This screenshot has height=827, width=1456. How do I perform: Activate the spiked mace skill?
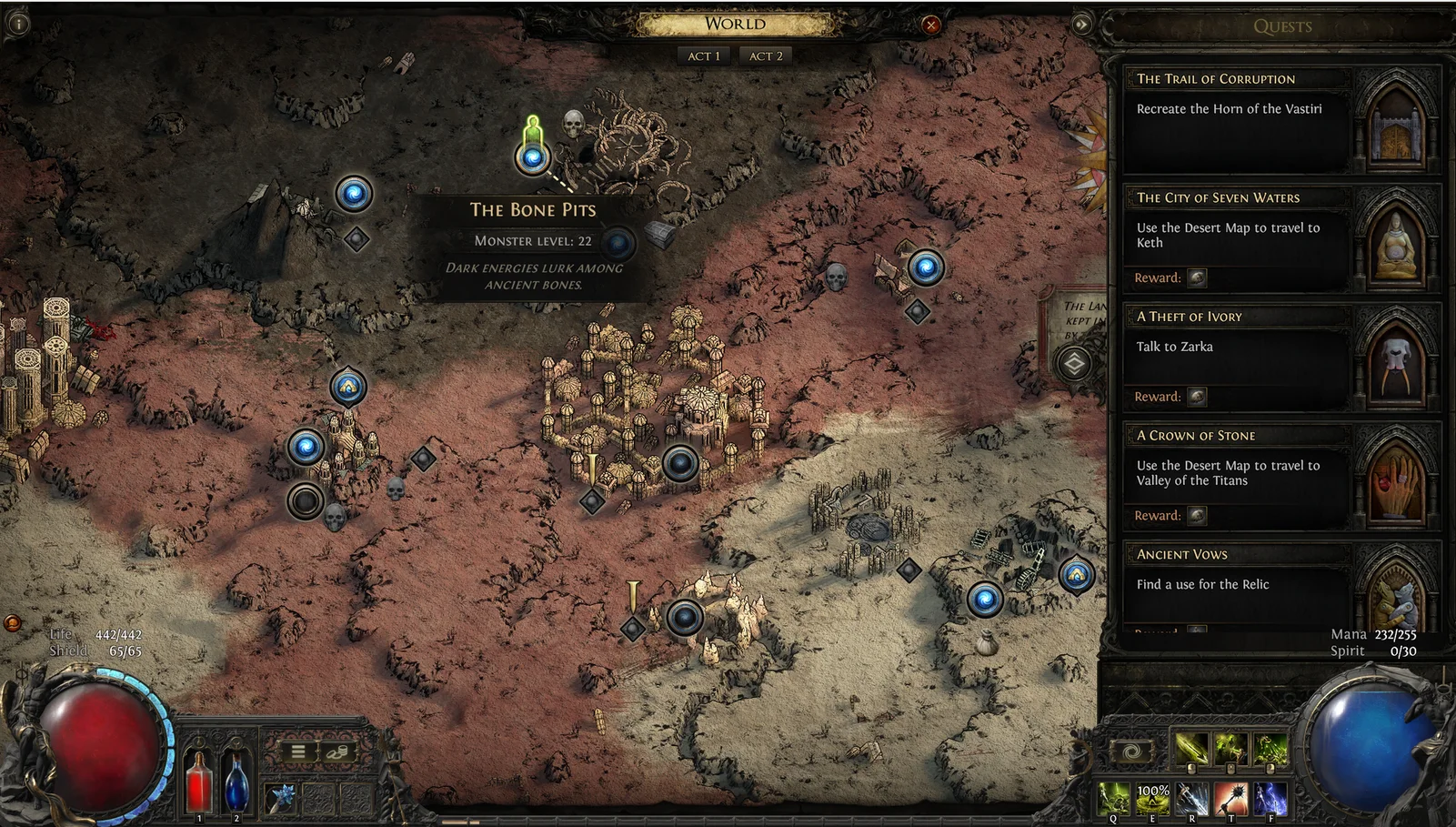[1230, 798]
